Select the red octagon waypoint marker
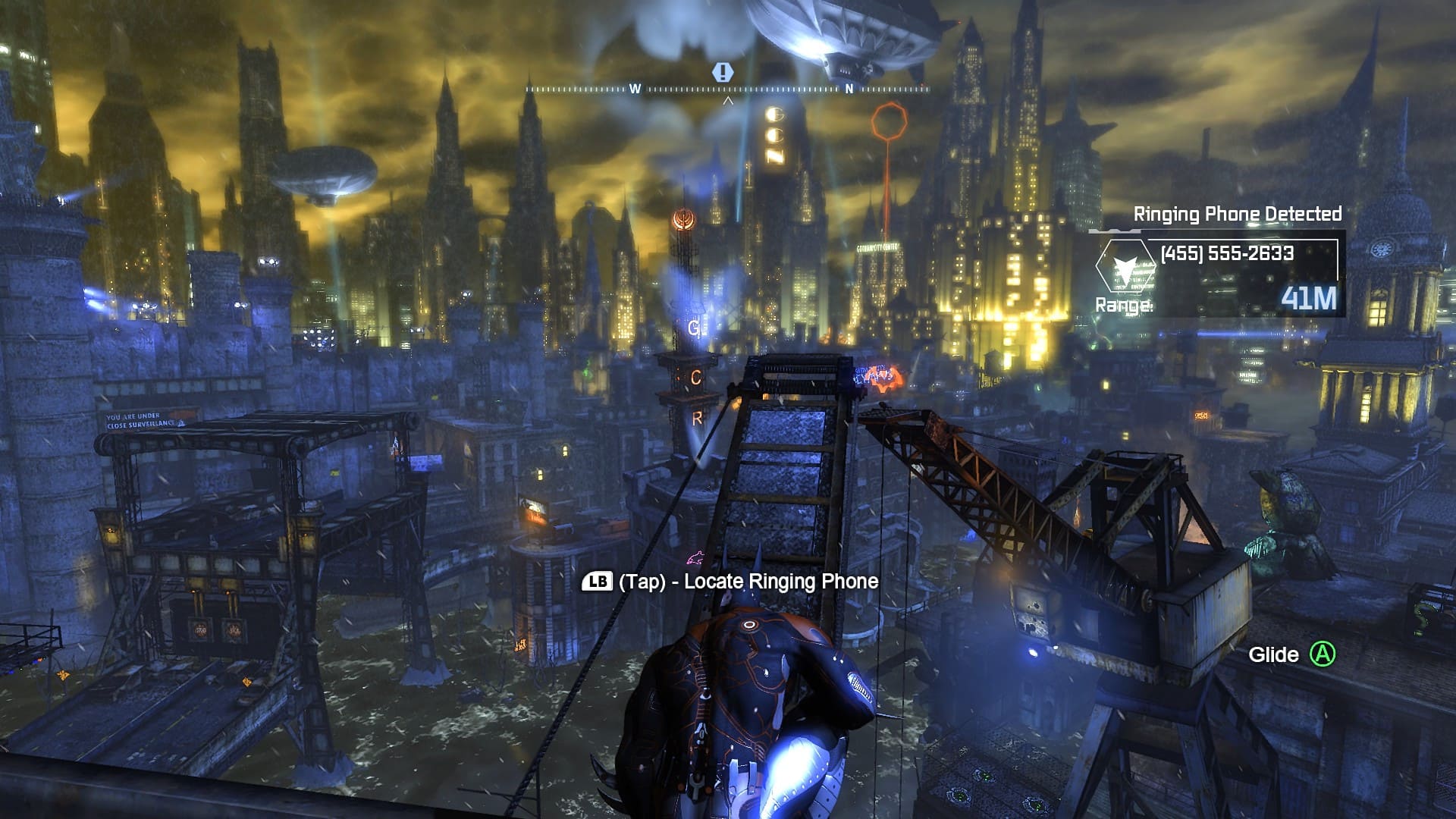 (889, 121)
